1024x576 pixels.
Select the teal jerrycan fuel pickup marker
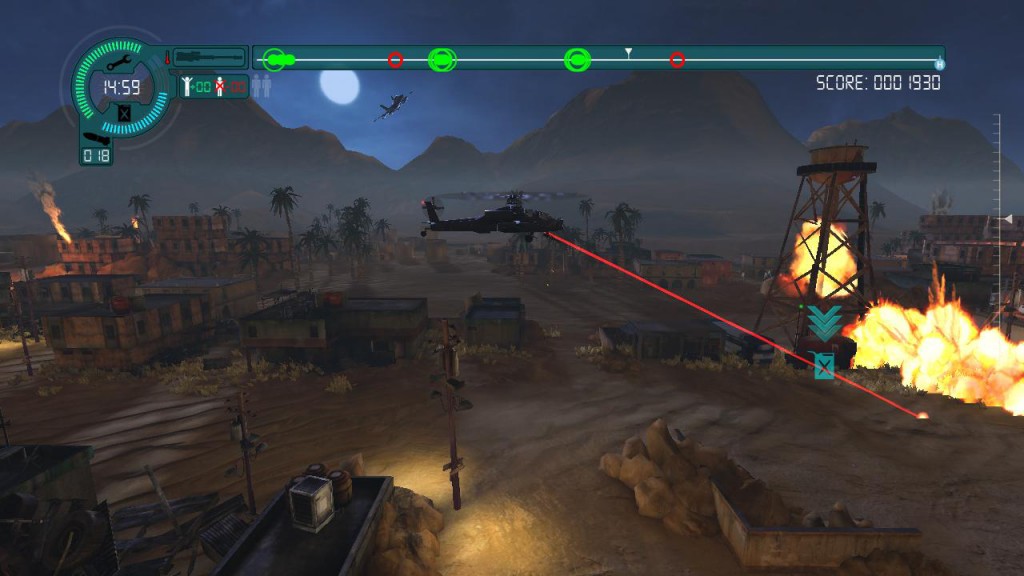824,366
